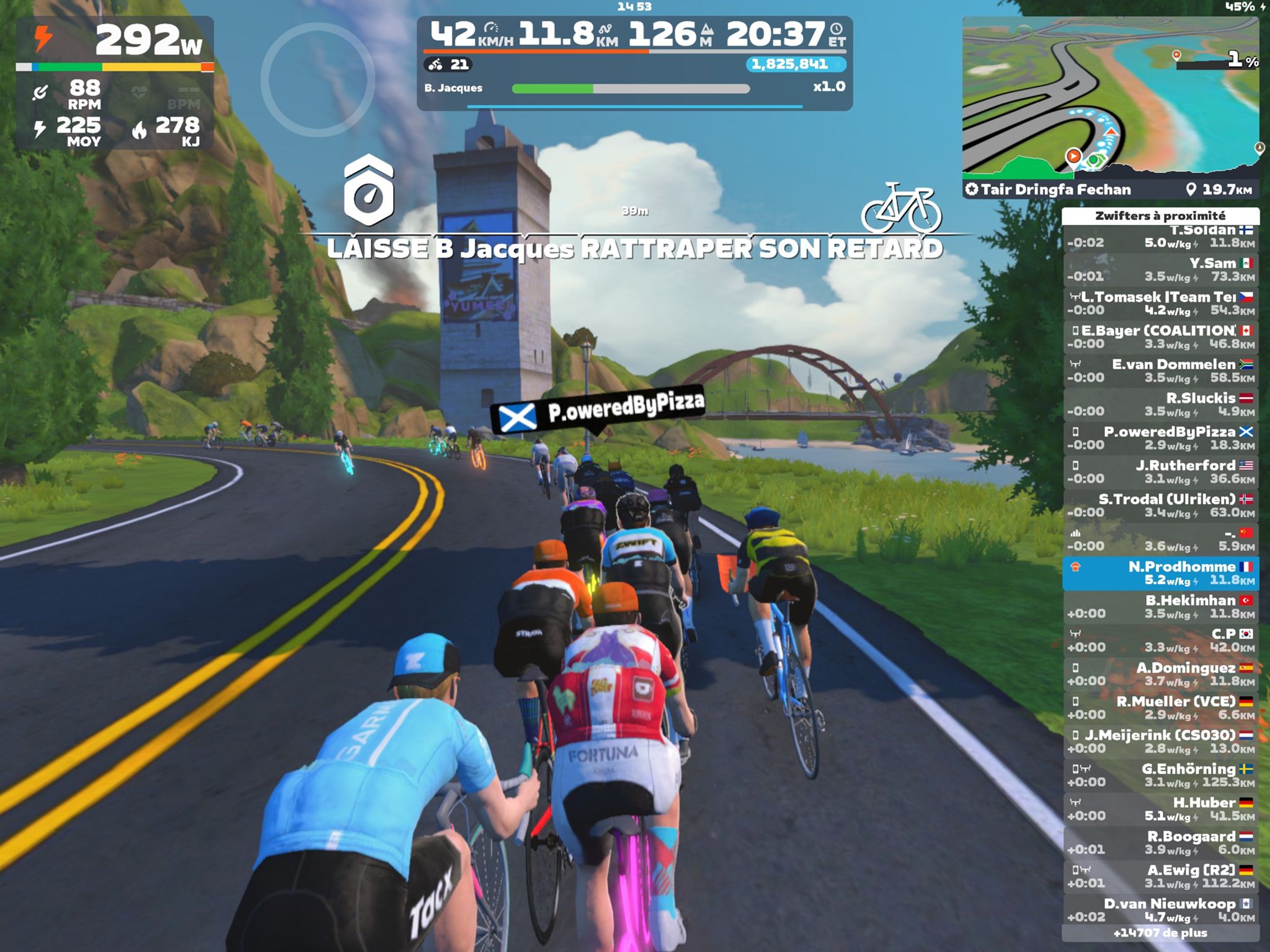Select B.Hekimhan from the nearby riders
1270x952 pixels.
click(1160, 607)
